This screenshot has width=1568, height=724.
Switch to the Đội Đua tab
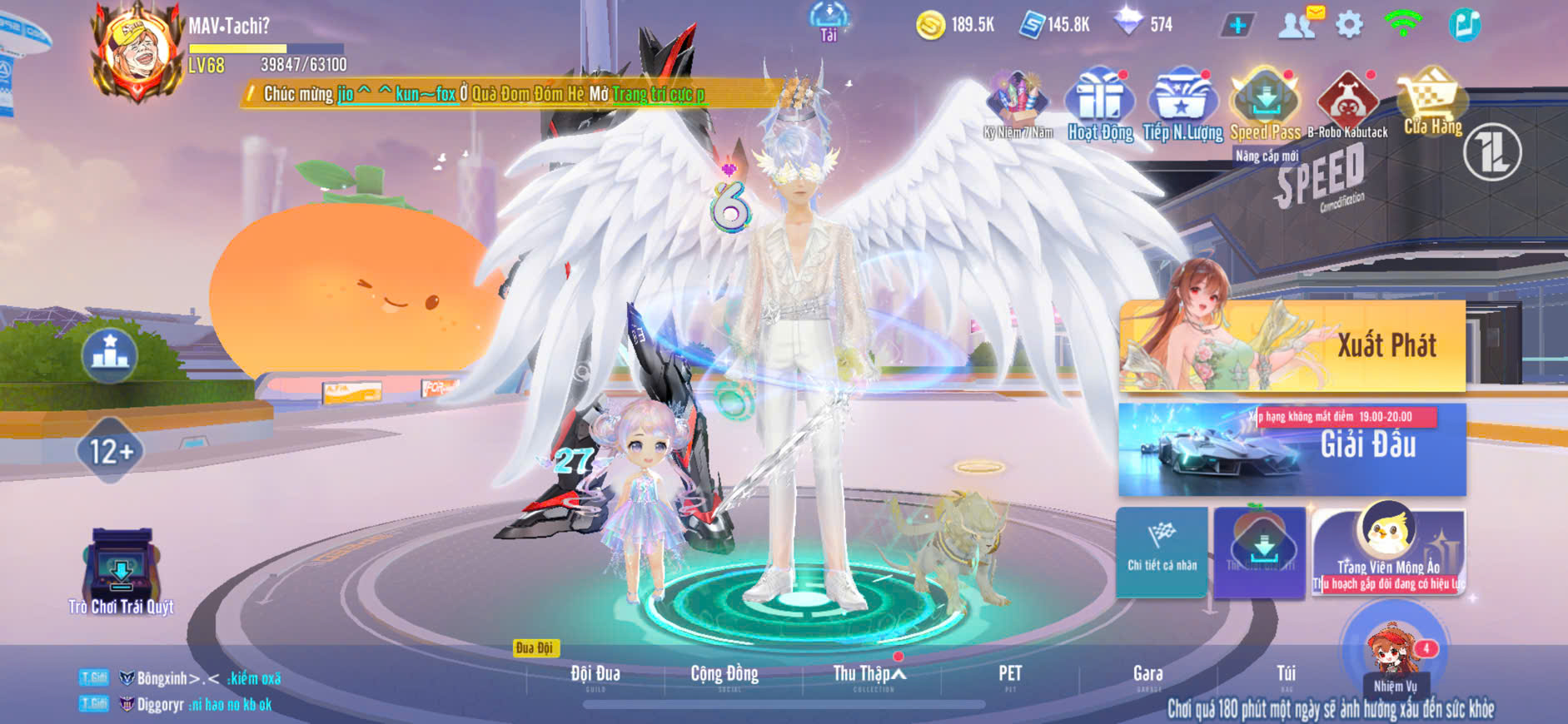[595, 674]
